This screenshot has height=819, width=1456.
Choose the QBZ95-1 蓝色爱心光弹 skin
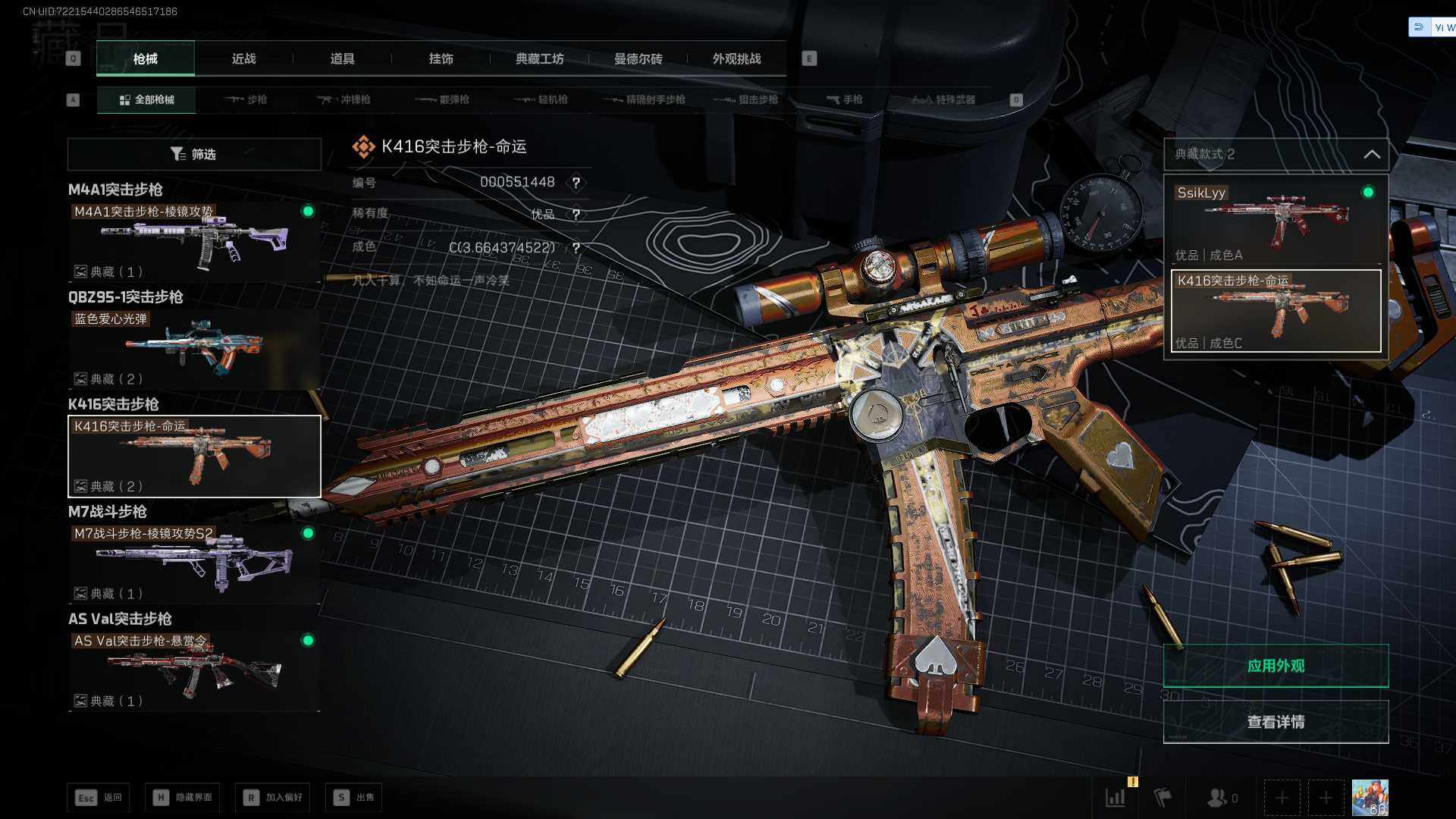[194, 349]
